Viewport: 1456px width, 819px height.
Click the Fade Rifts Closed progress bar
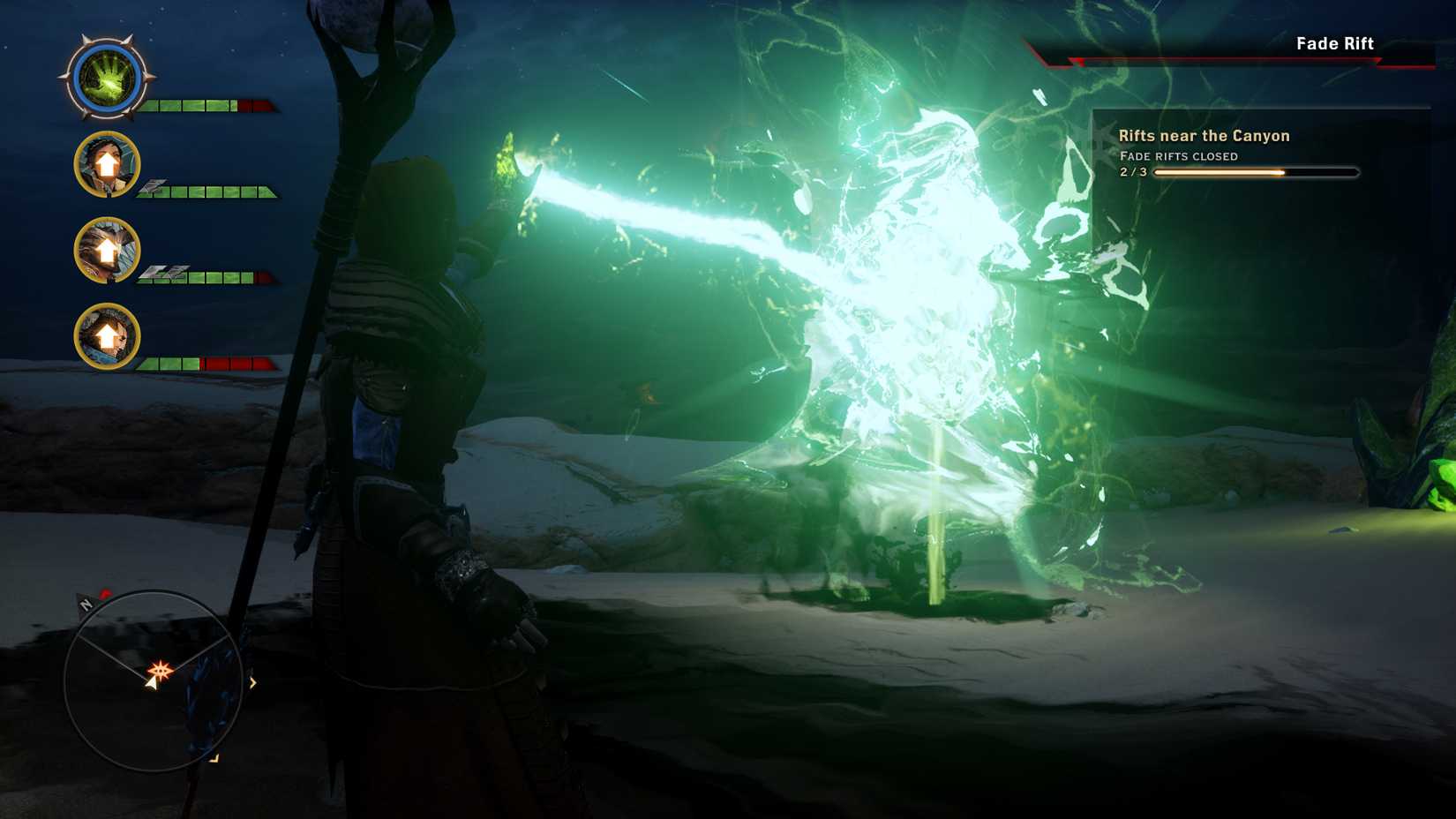[x=1253, y=173]
